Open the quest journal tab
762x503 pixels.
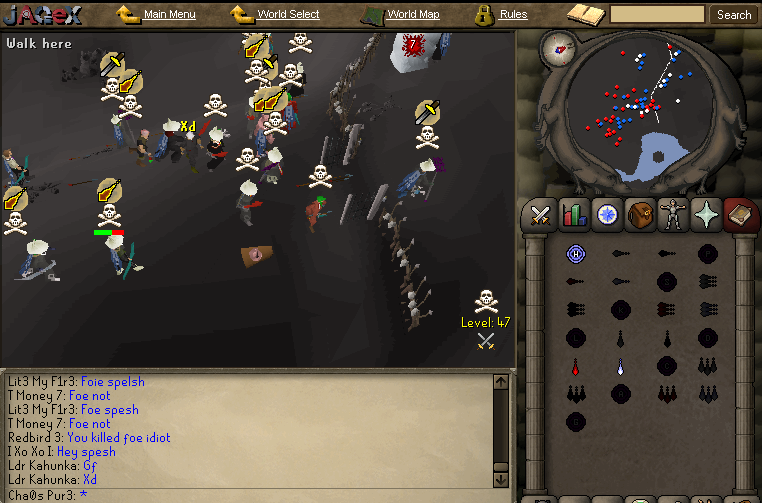[x=607, y=214]
